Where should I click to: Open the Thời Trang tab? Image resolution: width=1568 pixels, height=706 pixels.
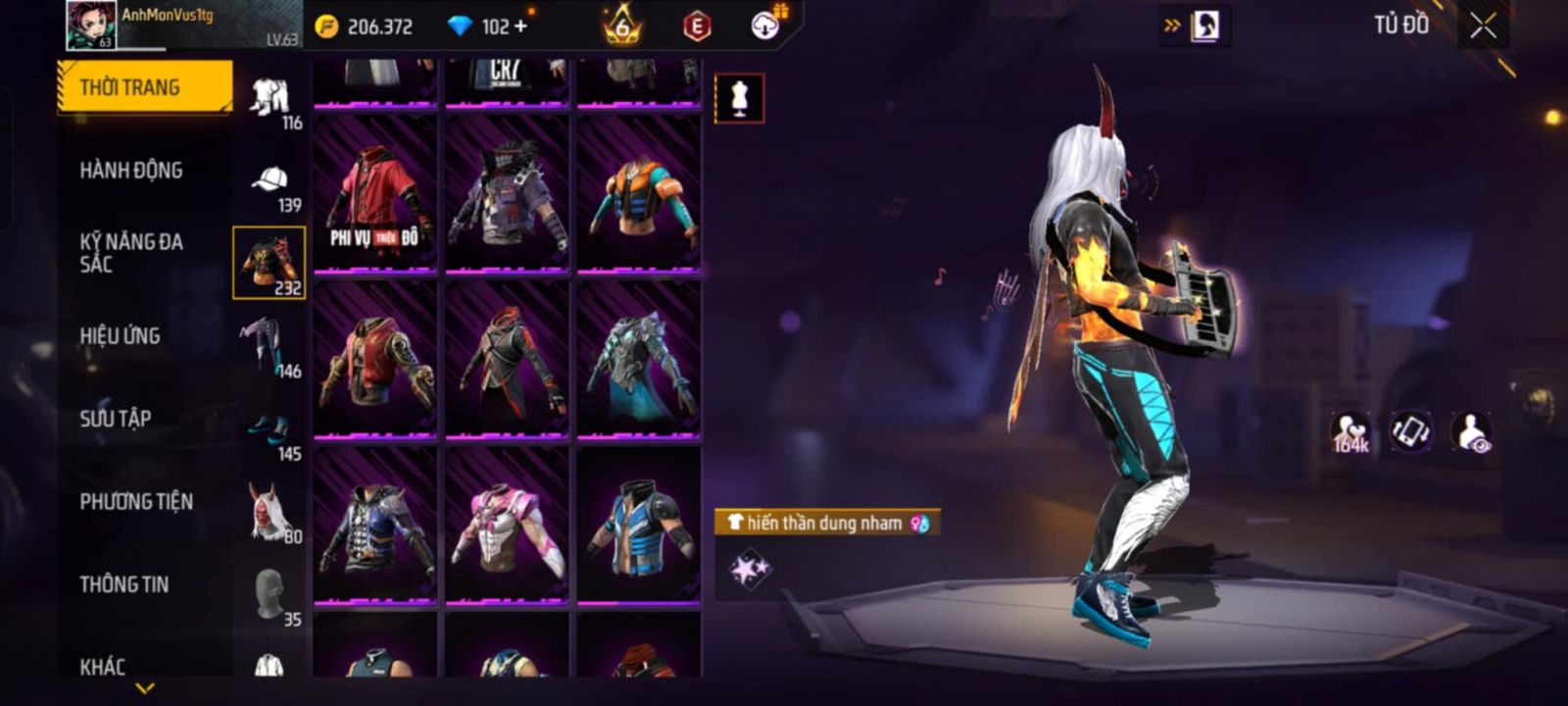pyautogui.click(x=145, y=87)
